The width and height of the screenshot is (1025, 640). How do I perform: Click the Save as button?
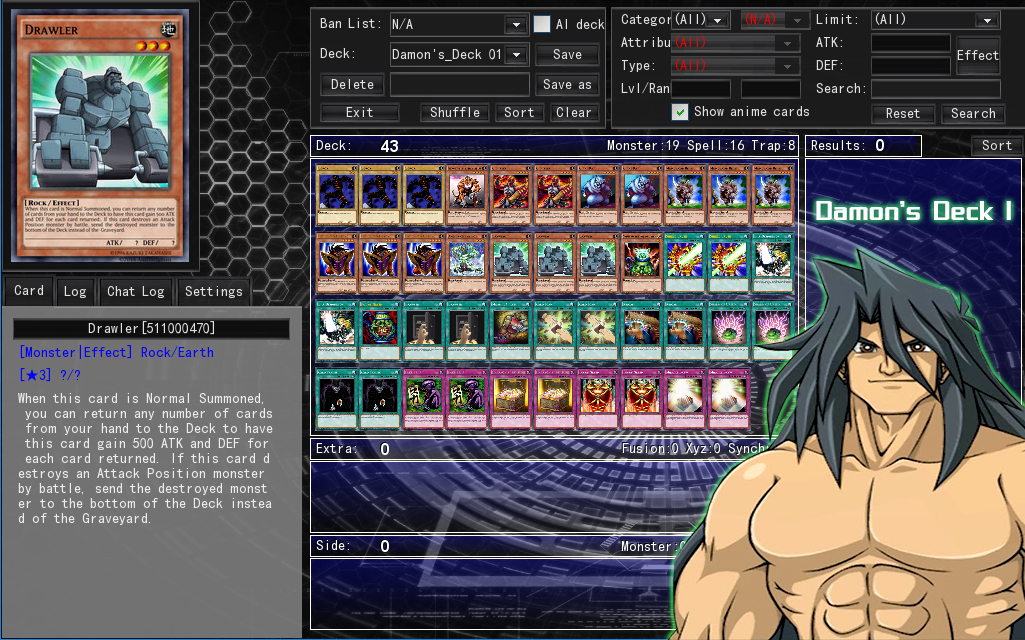click(567, 84)
